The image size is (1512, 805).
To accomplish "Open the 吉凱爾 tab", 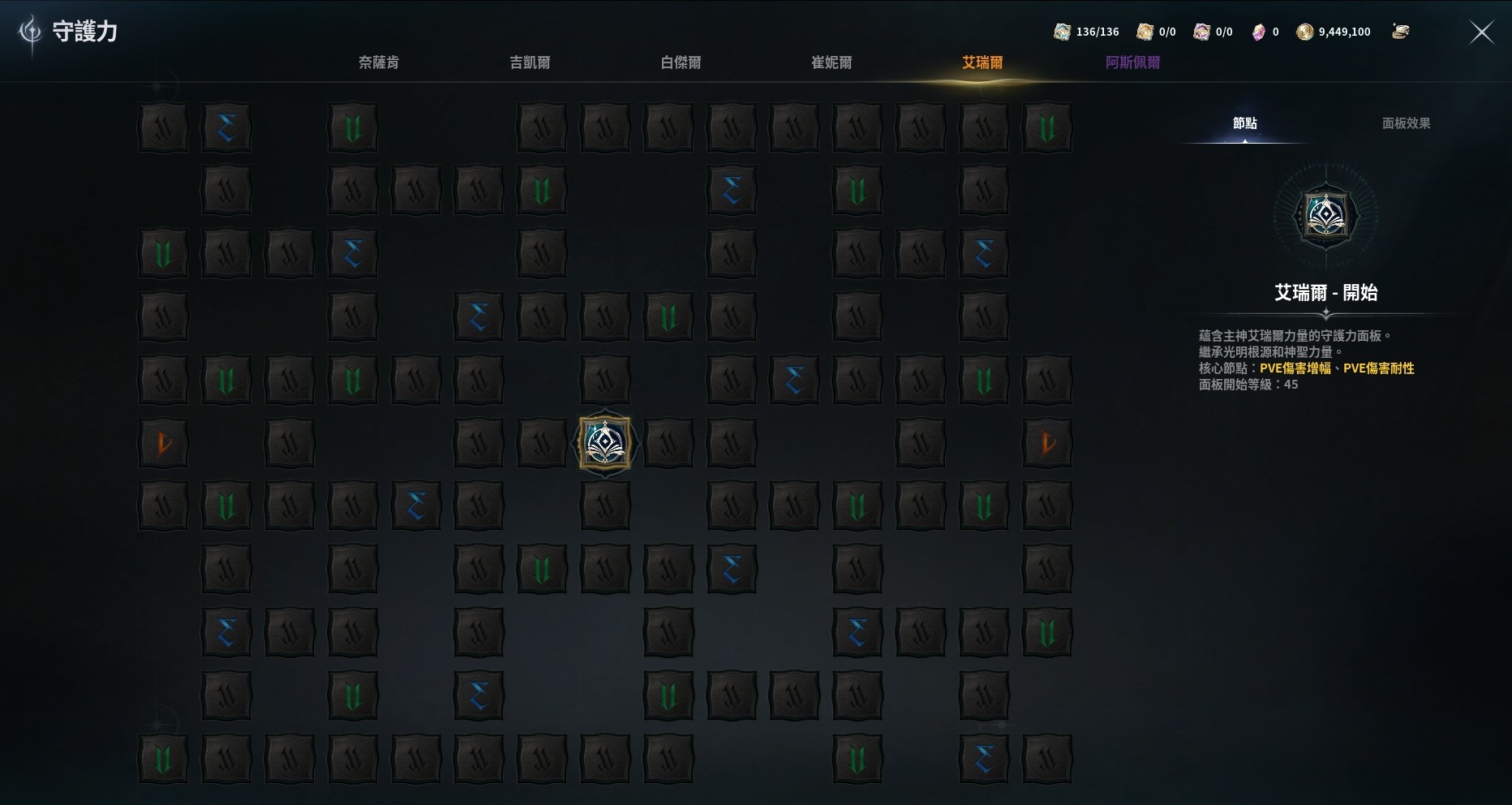I will [530, 62].
